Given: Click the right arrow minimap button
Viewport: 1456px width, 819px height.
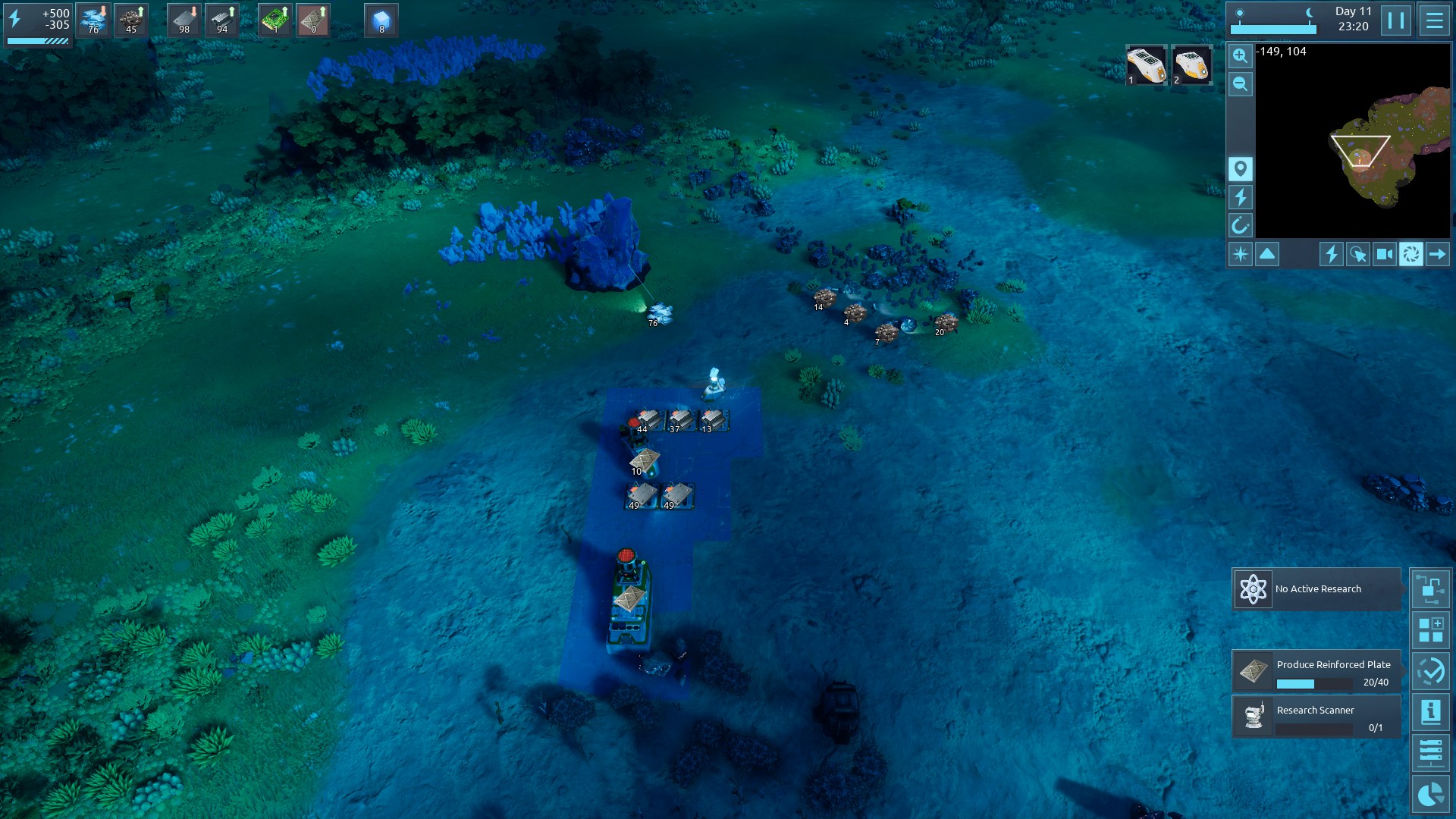Looking at the screenshot, I should tap(1437, 254).
